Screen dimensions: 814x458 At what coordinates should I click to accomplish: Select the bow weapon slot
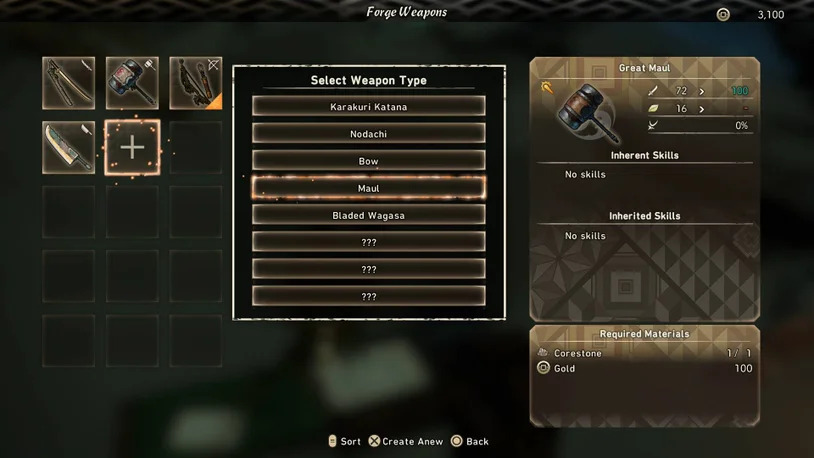(195, 83)
